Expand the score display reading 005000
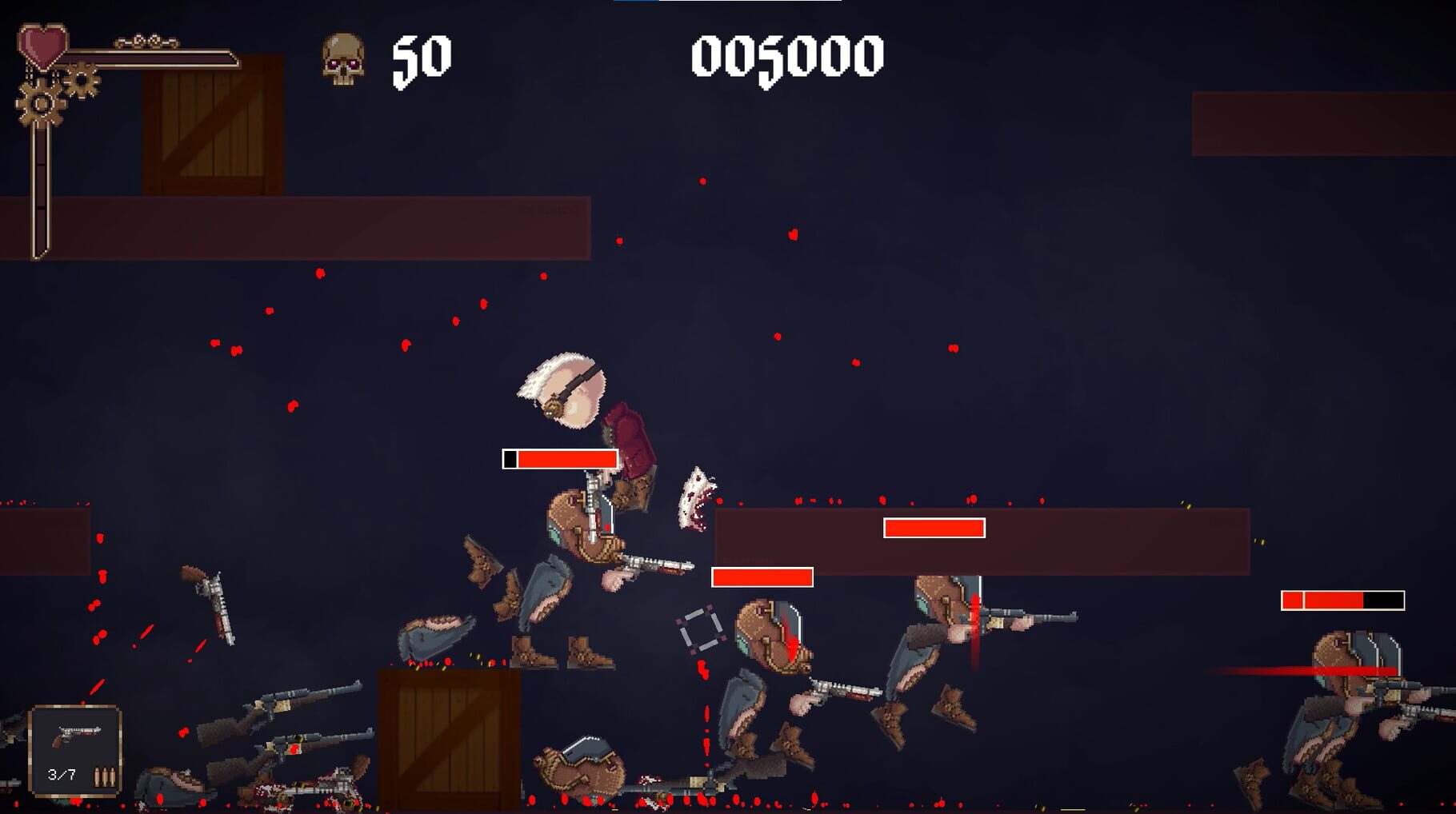The height and width of the screenshot is (814, 1456). [788, 58]
